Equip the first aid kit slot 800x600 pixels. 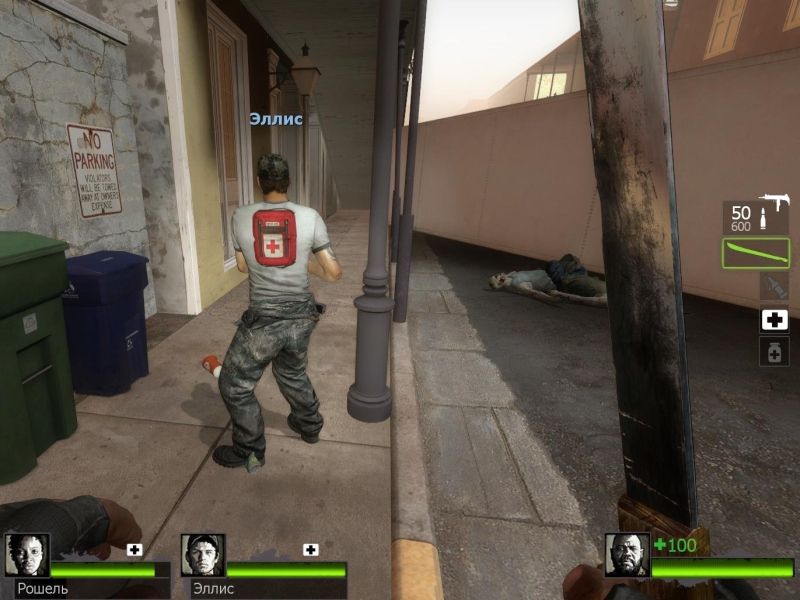[x=774, y=320]
